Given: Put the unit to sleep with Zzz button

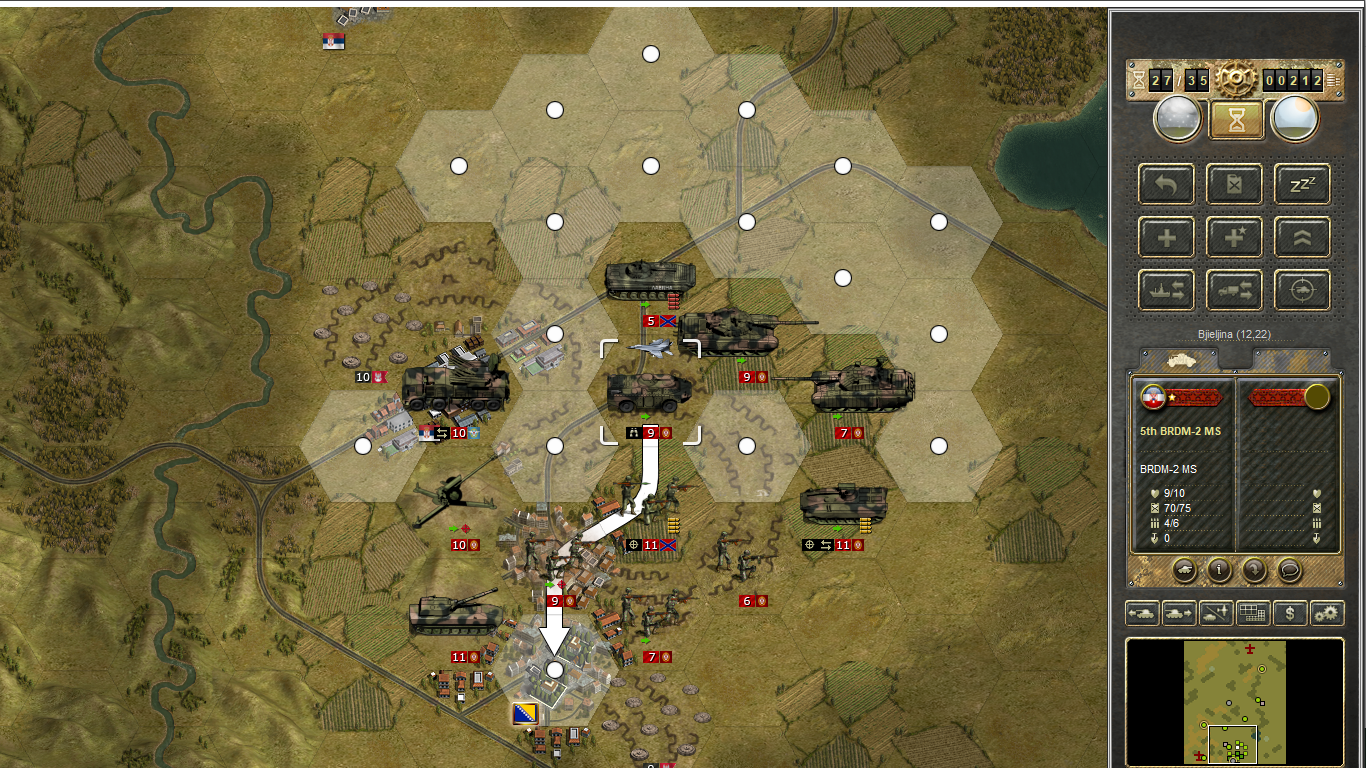Looking at the screenshot, I should (1302, 184).
